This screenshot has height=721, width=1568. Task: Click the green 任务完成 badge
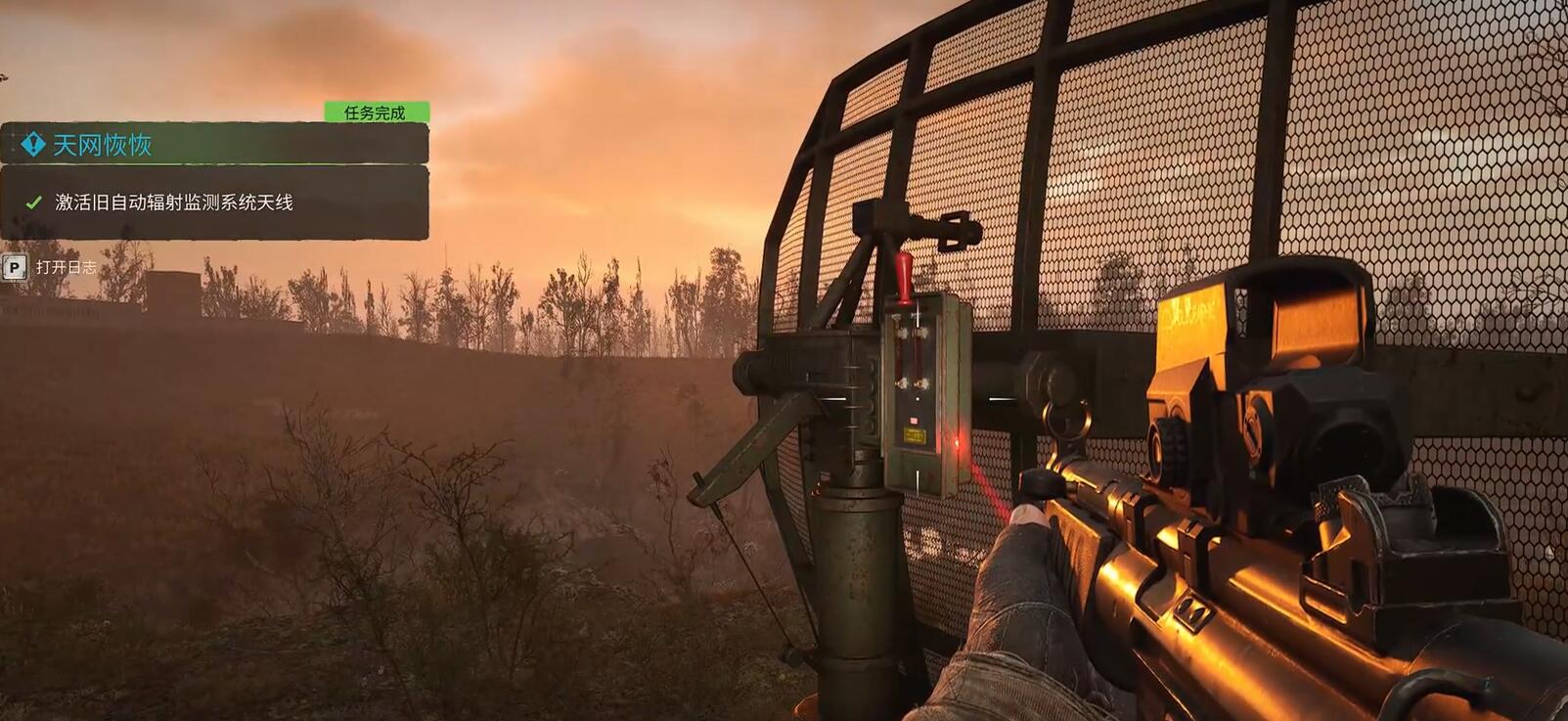[376, 113]
